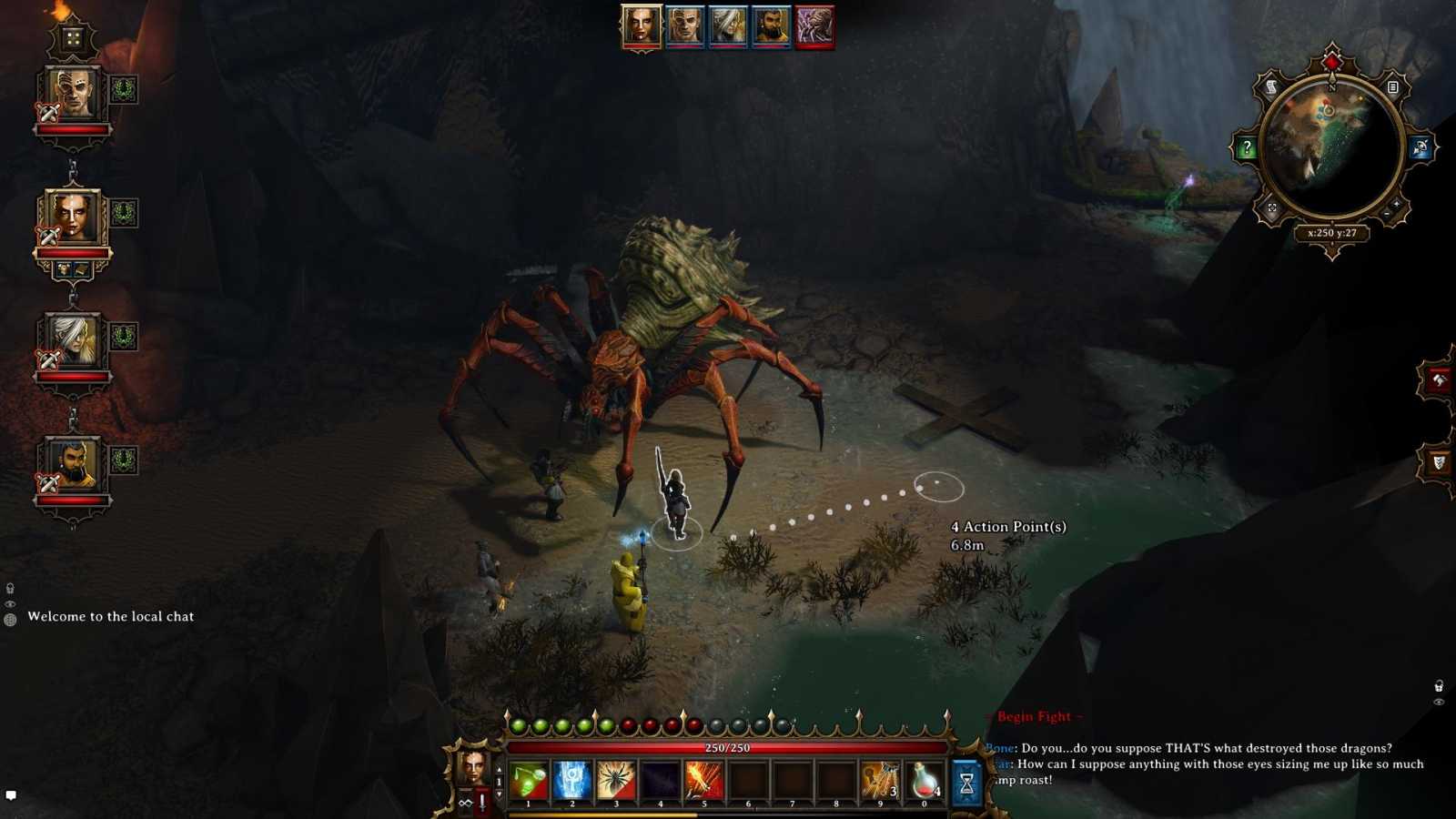
Task: Open the minimap settings gear icon
Action: [x=1272, y=207]
